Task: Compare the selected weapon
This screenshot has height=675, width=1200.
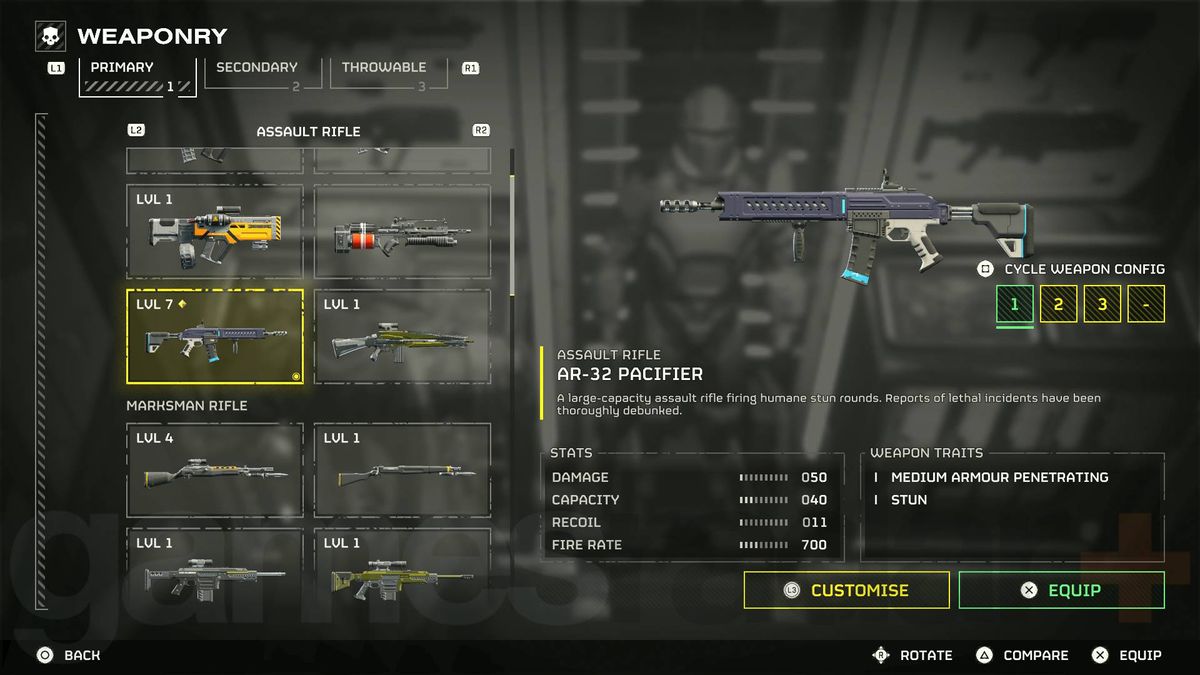Action: (x=1023, y=655)
